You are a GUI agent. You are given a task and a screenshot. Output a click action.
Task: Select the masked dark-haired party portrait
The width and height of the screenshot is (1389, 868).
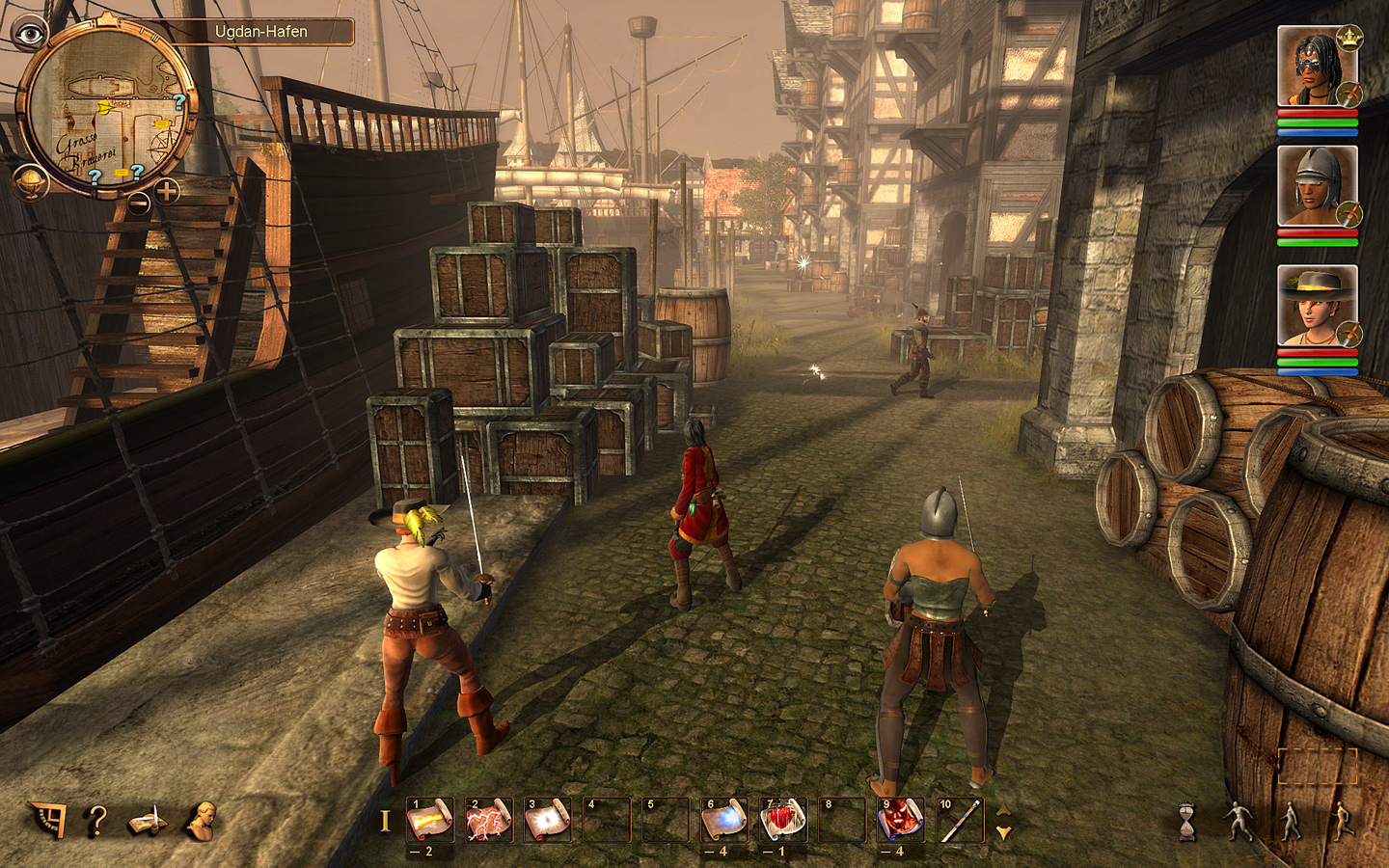(1316, 66)
